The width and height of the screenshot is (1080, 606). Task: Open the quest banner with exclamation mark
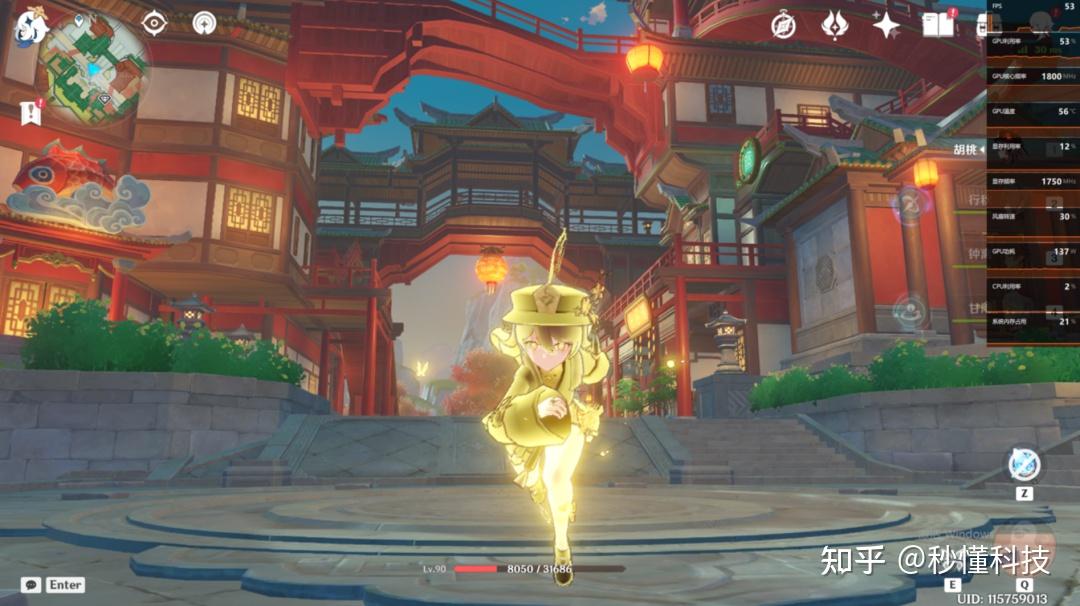pos(30,112)
